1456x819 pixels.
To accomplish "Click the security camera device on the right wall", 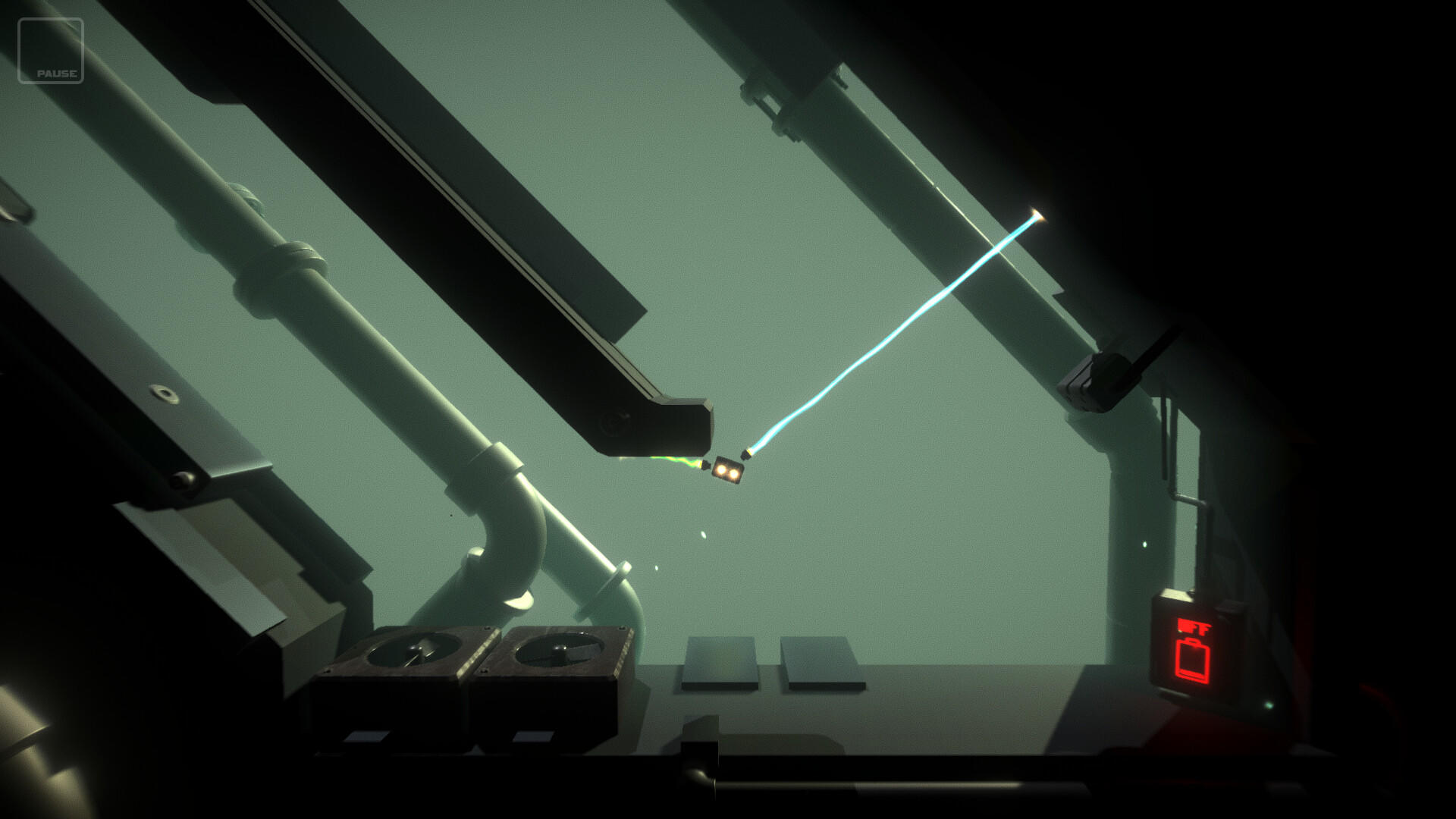I will tap(1102, 375).
